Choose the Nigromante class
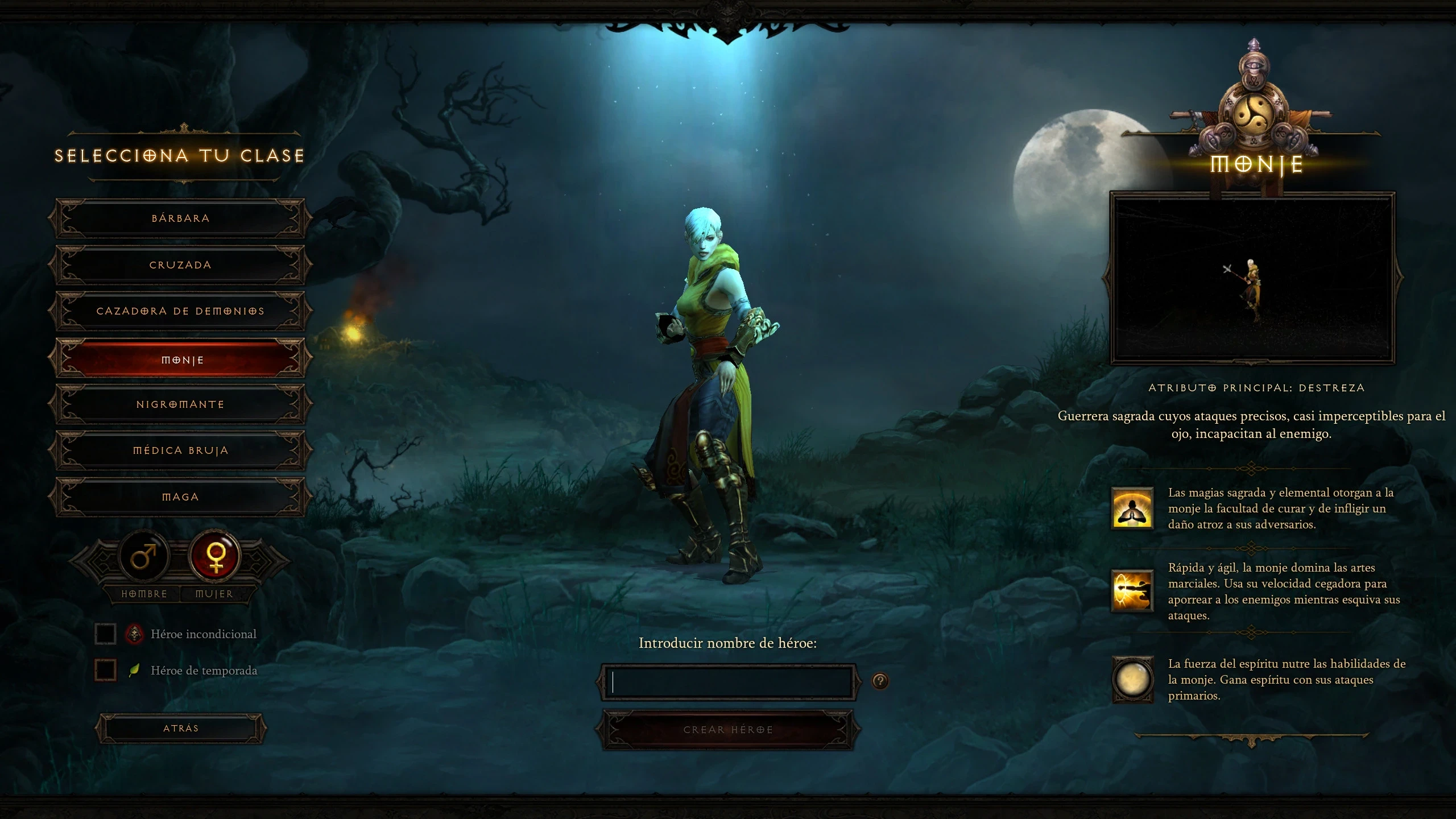 [180, 404]
